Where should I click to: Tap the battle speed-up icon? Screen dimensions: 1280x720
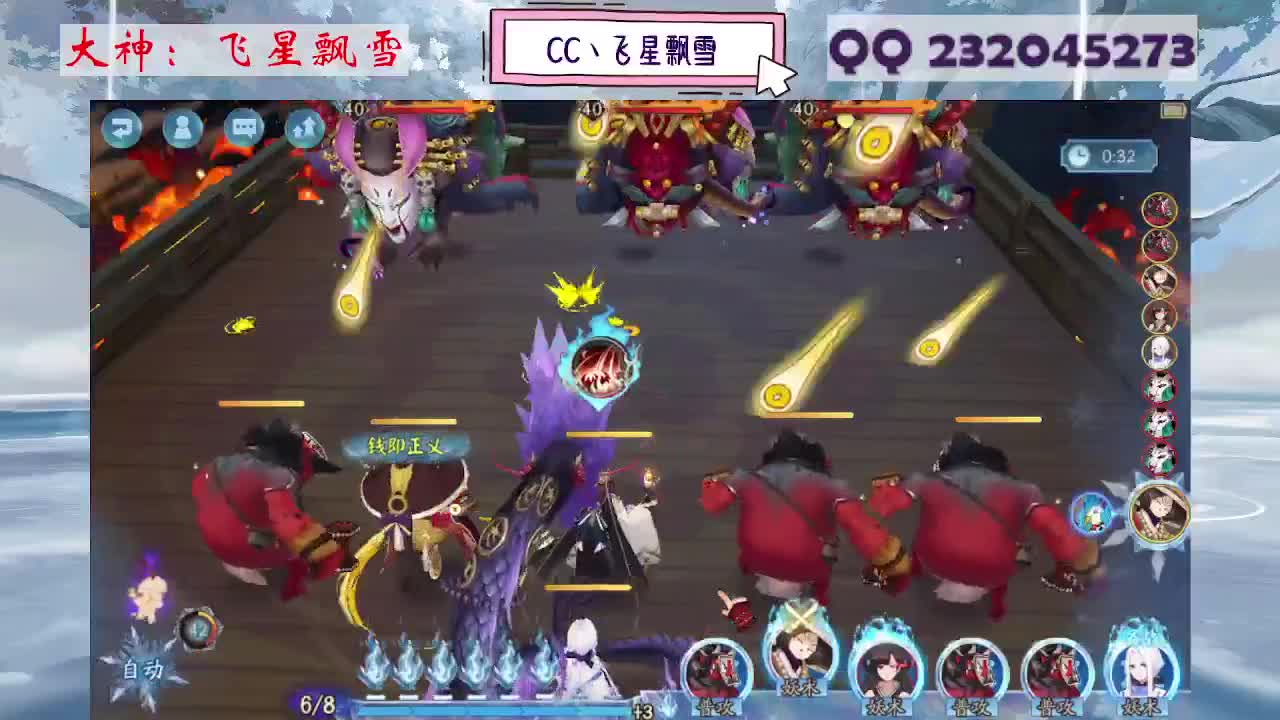coord(304,130)
